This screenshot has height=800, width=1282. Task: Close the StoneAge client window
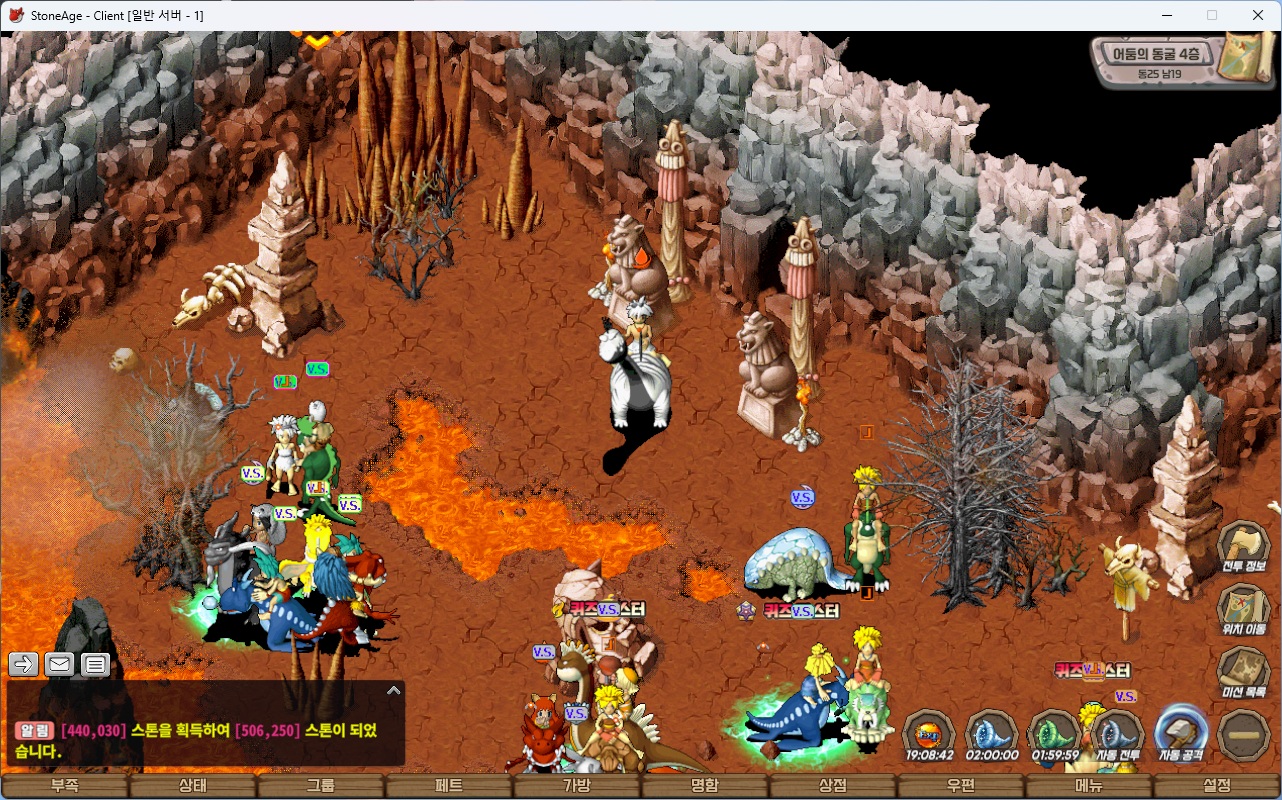click(x=1258, y=15)
